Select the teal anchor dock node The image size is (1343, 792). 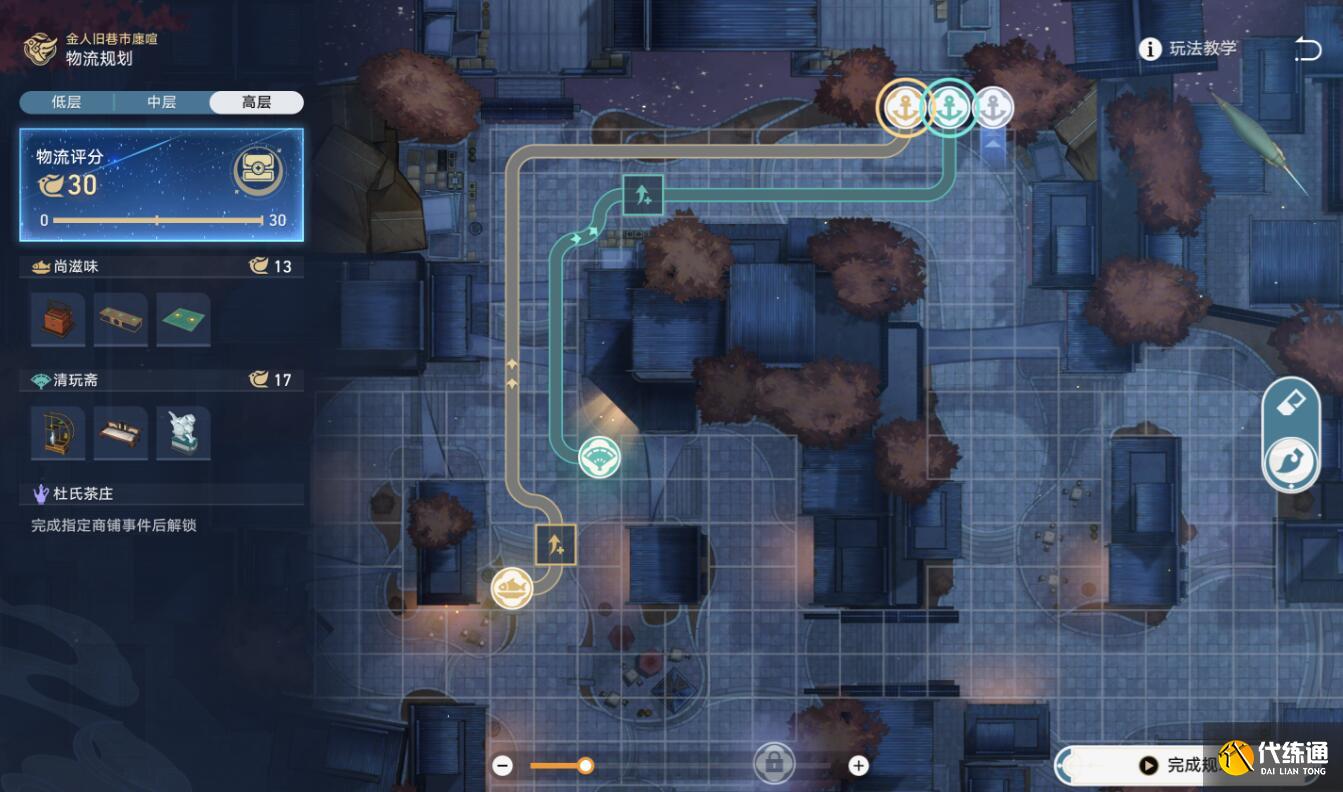pyautogui.click(x=949, y=106)
